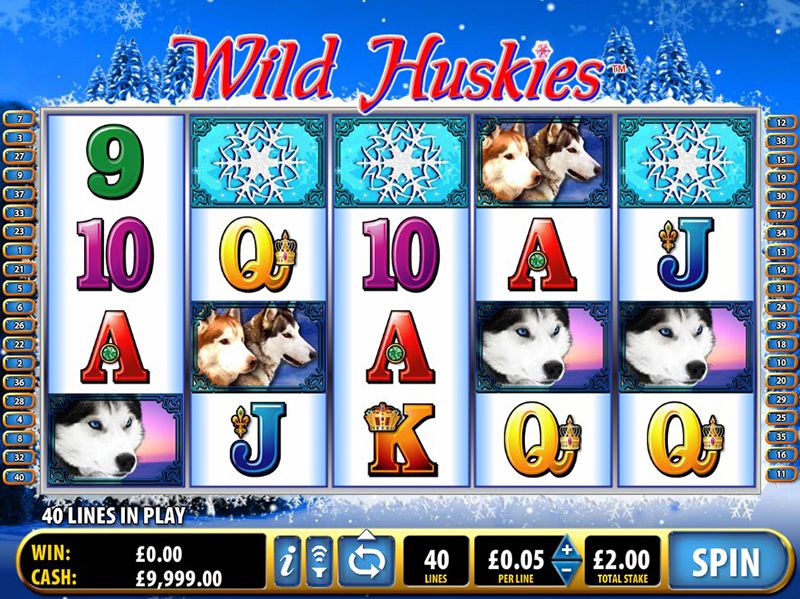Viewport: 800px width, 599px height.
Task: Select payline marker number 2
Action: pyautogui.click(x=19, y=362)
